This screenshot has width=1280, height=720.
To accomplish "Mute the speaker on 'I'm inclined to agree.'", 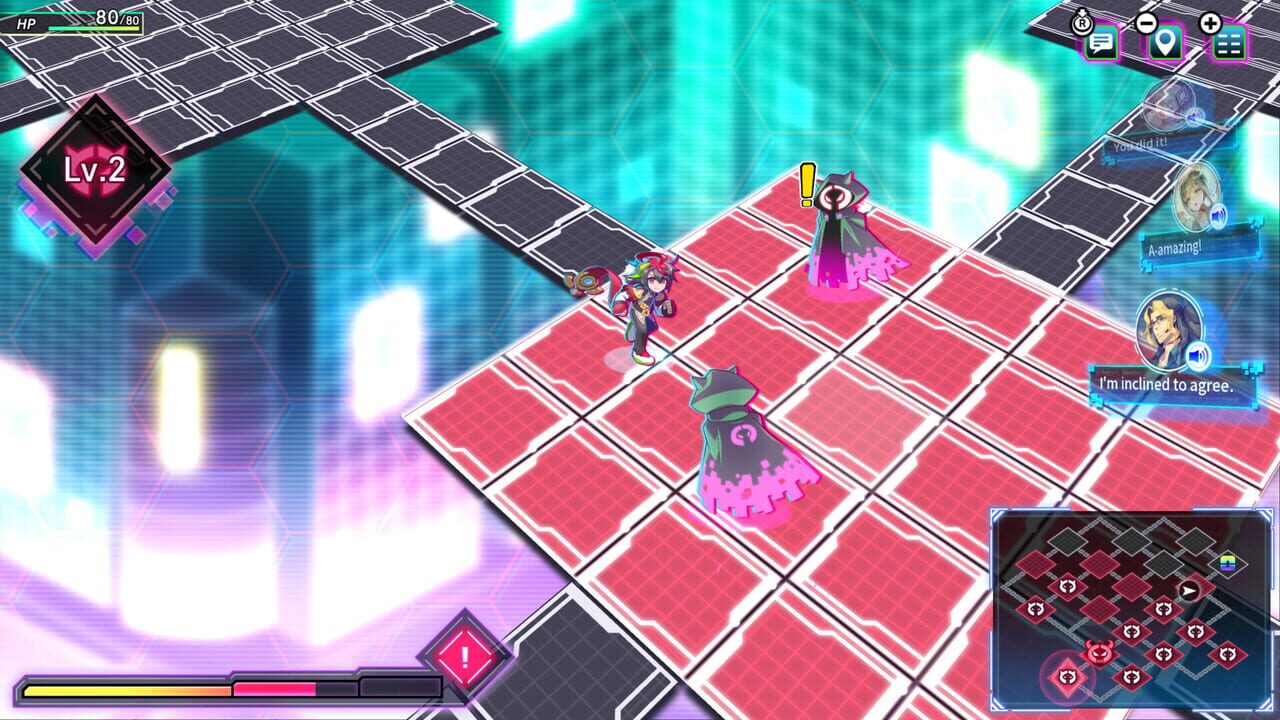I will pos(1198,353).
